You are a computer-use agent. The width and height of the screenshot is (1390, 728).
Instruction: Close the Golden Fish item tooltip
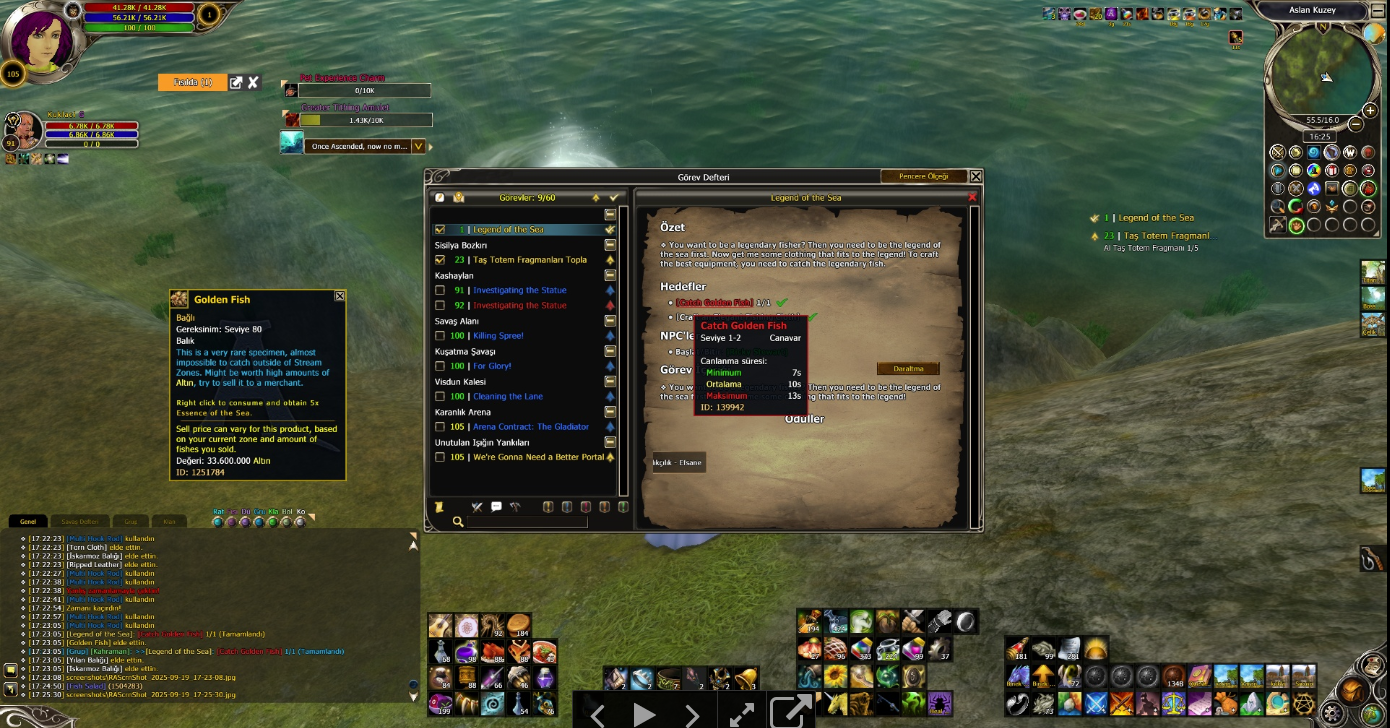pyautogui.click(x=340, y=296)
